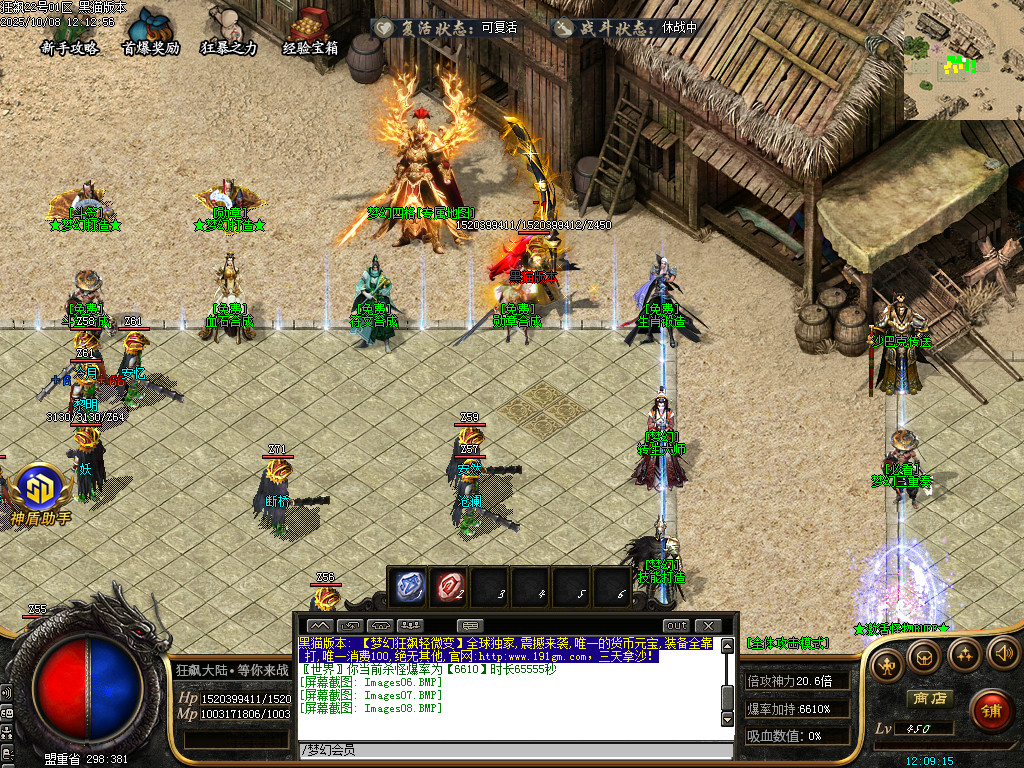
Task: Use the red gem in hotbar slot 2
Action: [452, 587]
